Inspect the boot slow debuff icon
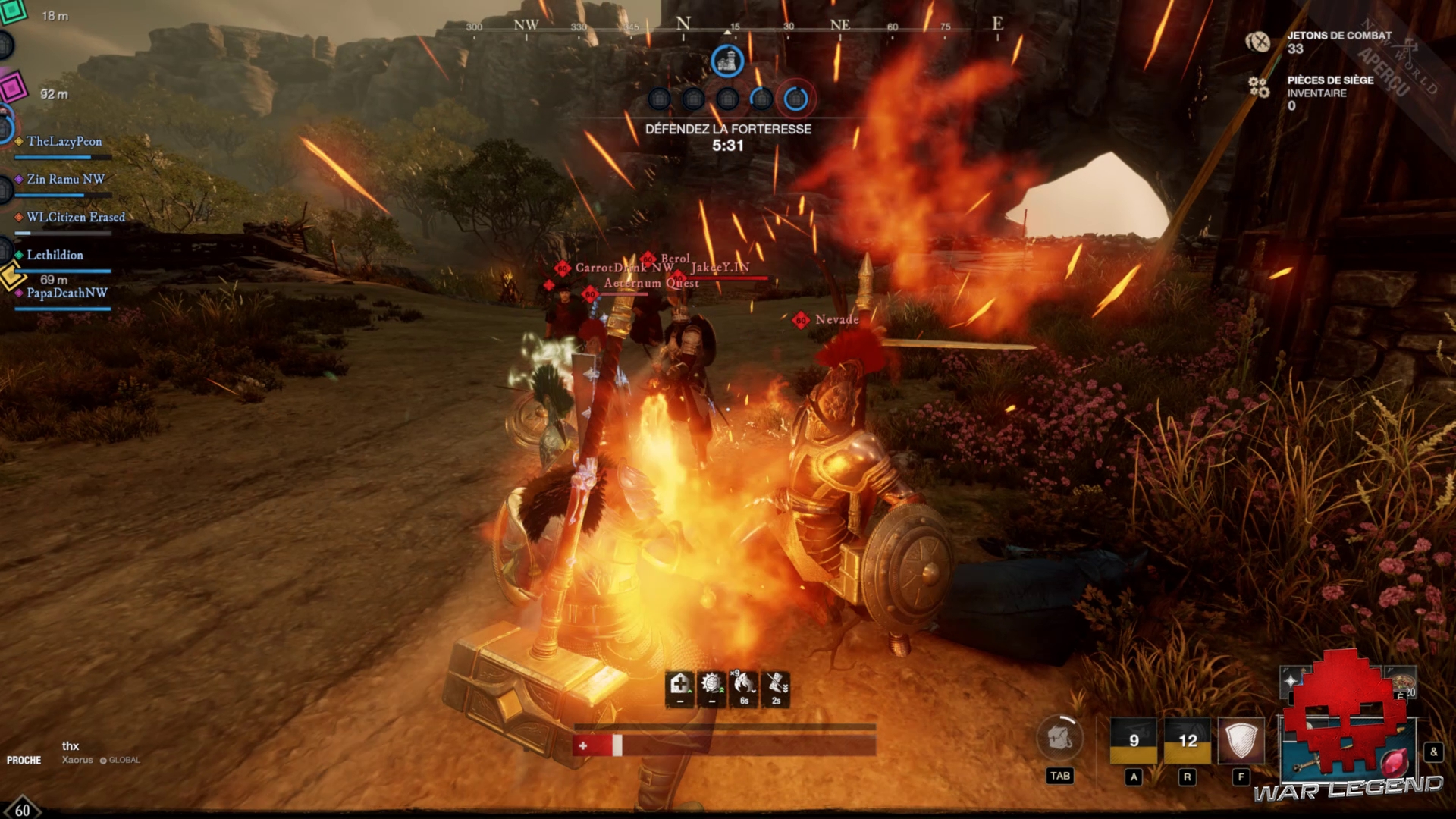The height and width of the screenshot is (819, 1456). click(x=776, y=686)
